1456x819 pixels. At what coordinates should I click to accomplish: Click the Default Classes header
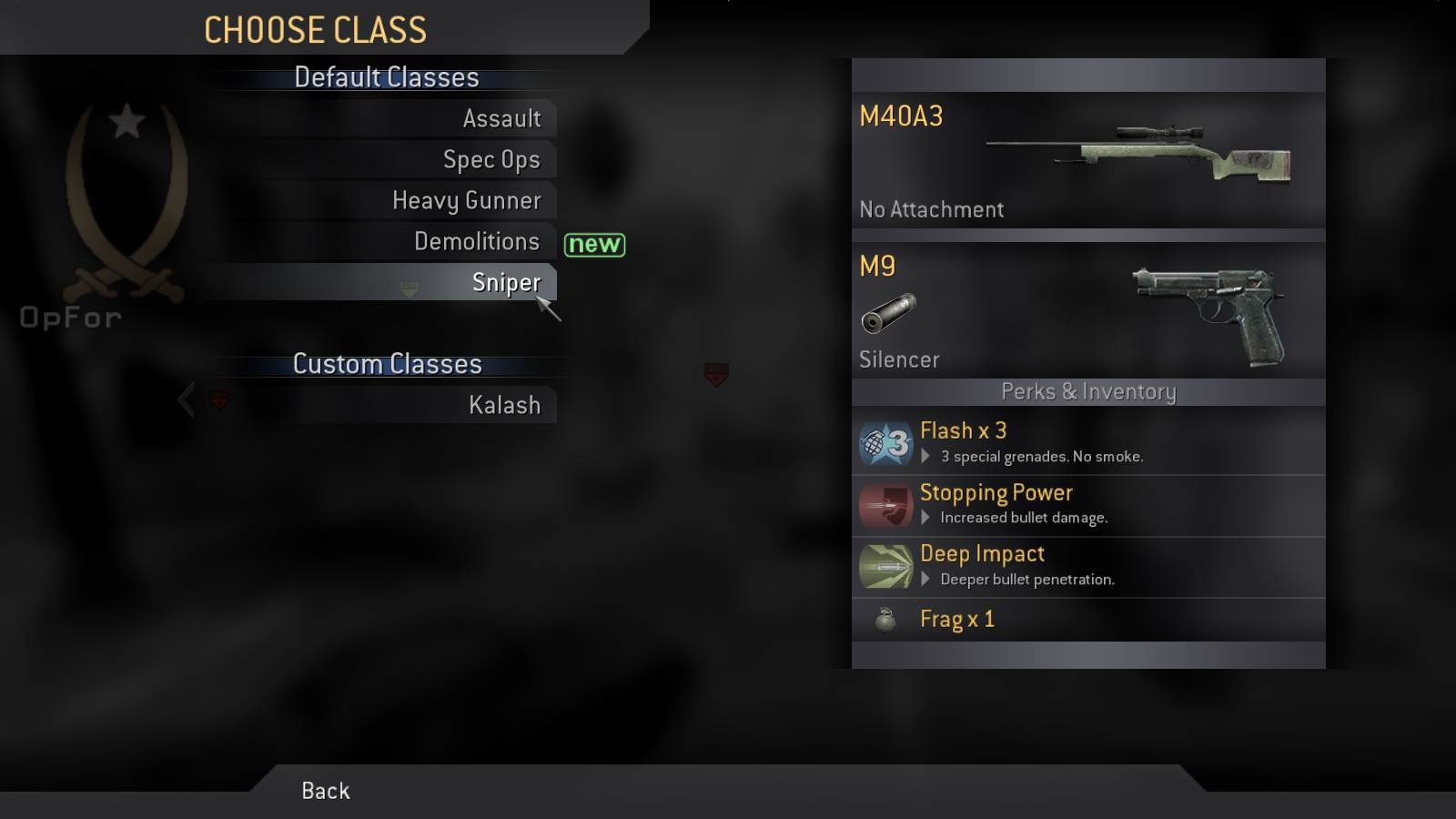click(x=386, y=77)
